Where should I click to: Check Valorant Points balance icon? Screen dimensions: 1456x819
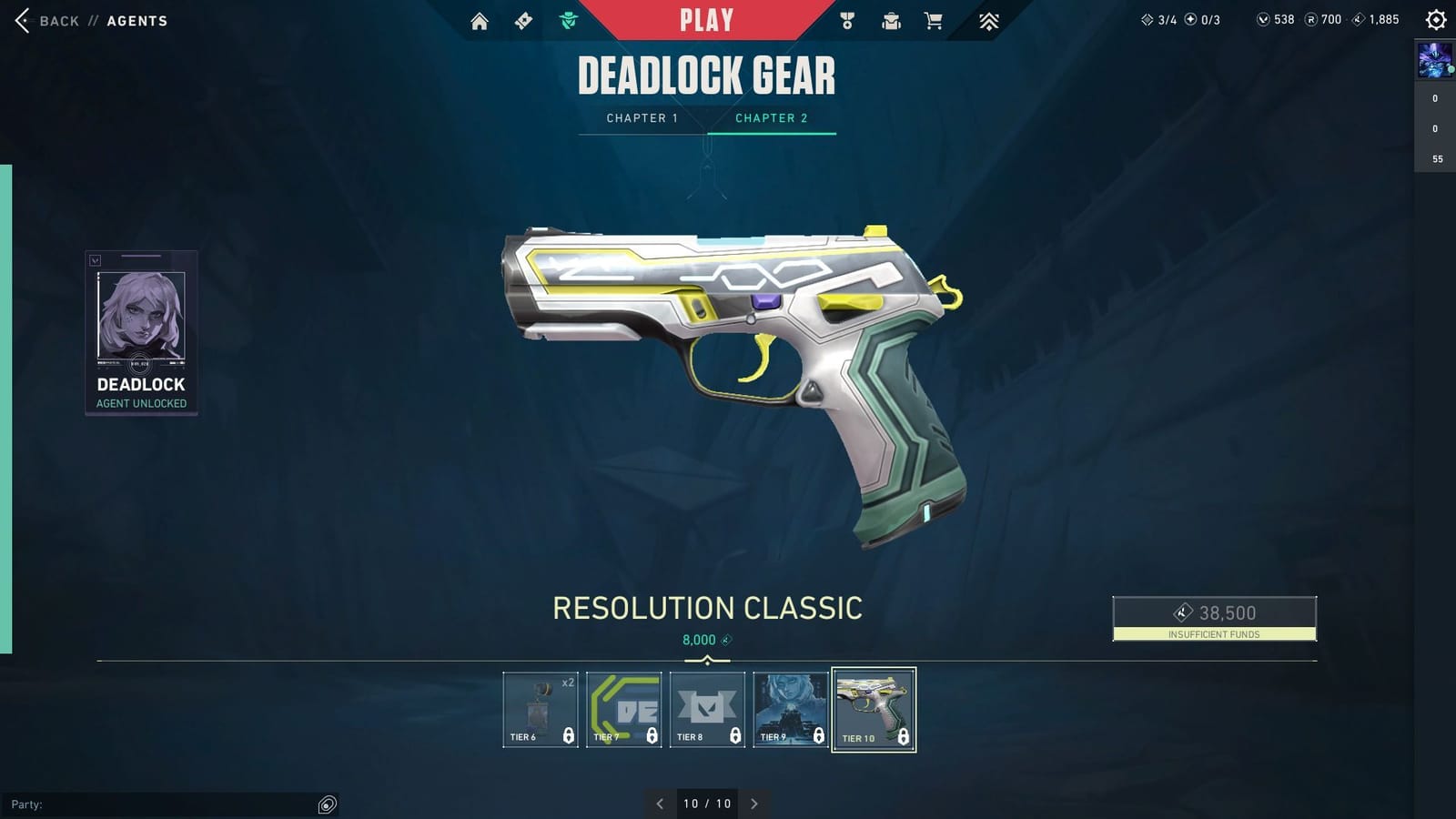click(x=1265, y=19)
